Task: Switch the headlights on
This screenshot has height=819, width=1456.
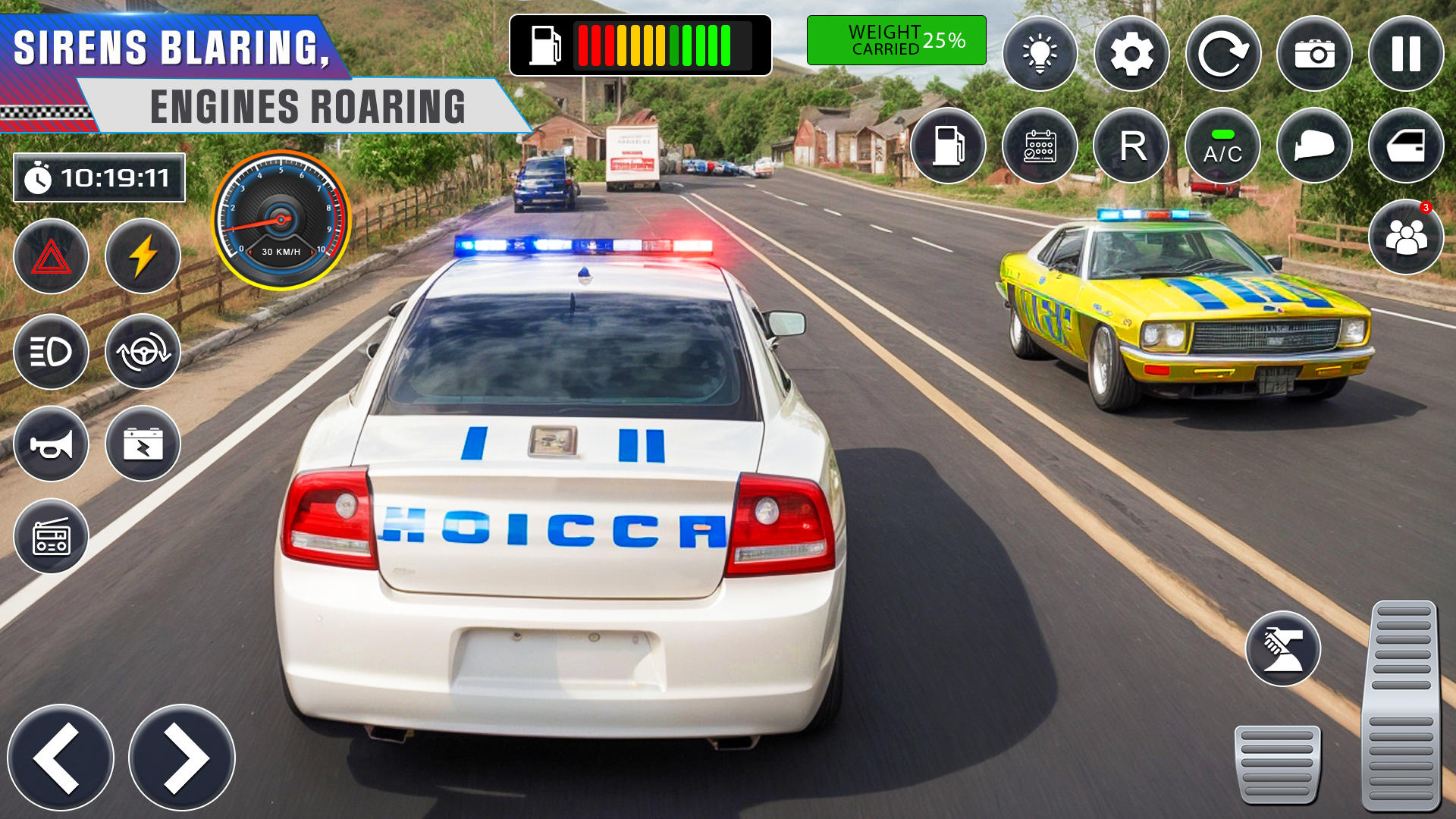Action: tap(50, 353)
